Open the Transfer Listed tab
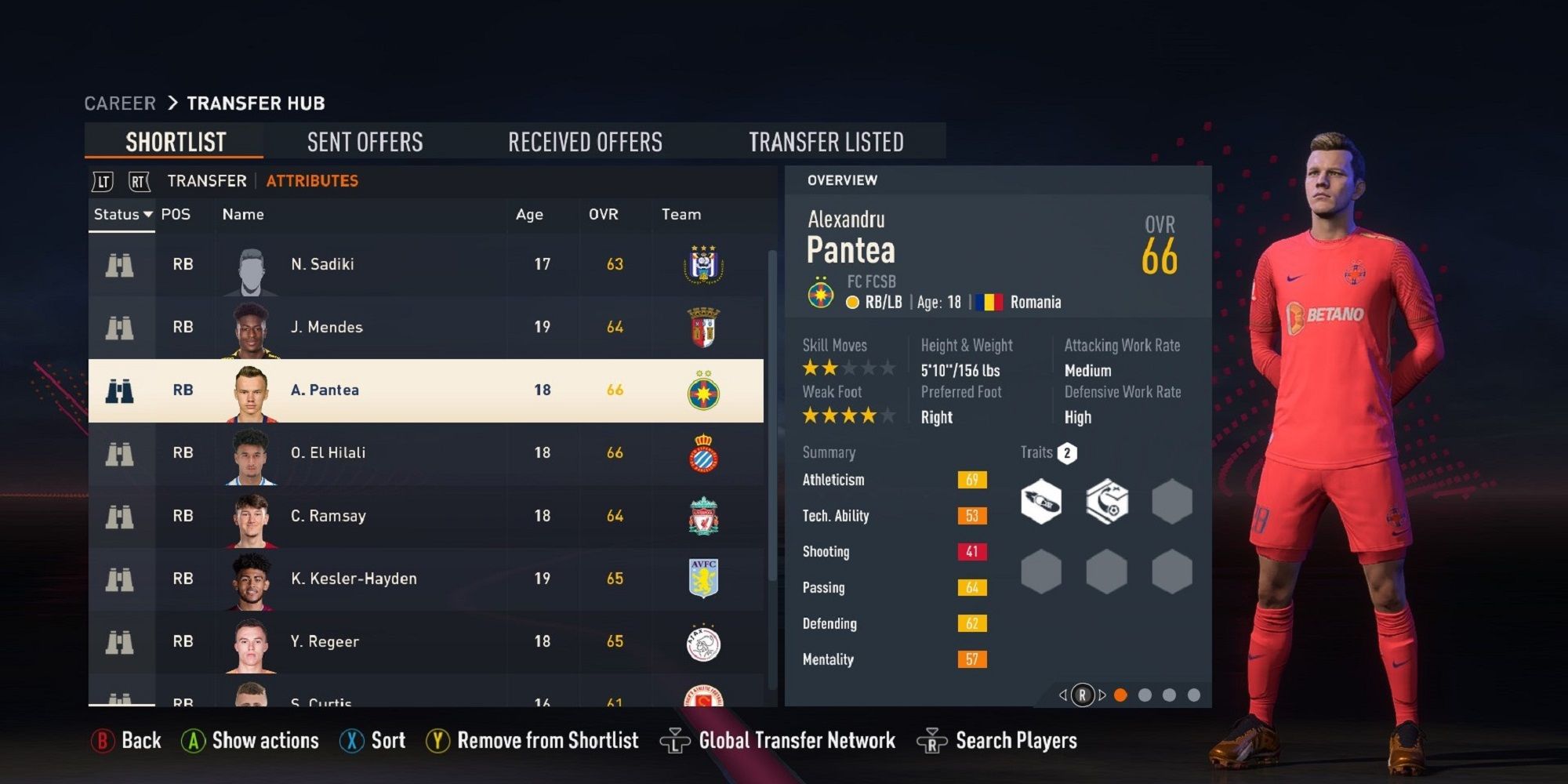The width and height of the screenshot is (1568, 784). pos(826,141)
